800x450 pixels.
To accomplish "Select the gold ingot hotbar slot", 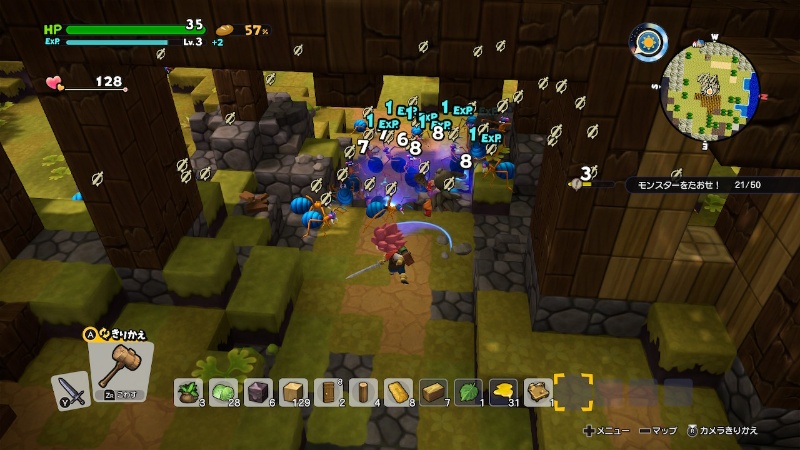I will point(398,392).
